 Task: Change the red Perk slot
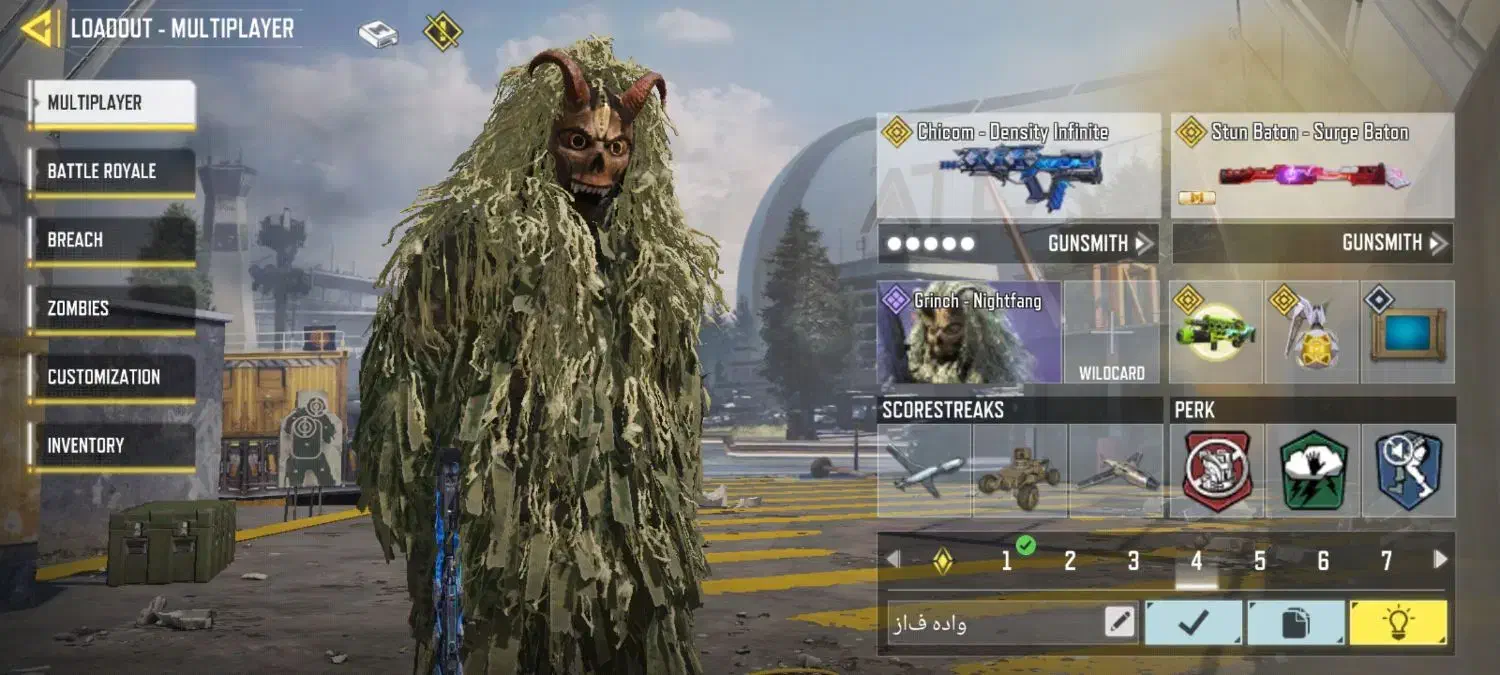coord(1217,470)
